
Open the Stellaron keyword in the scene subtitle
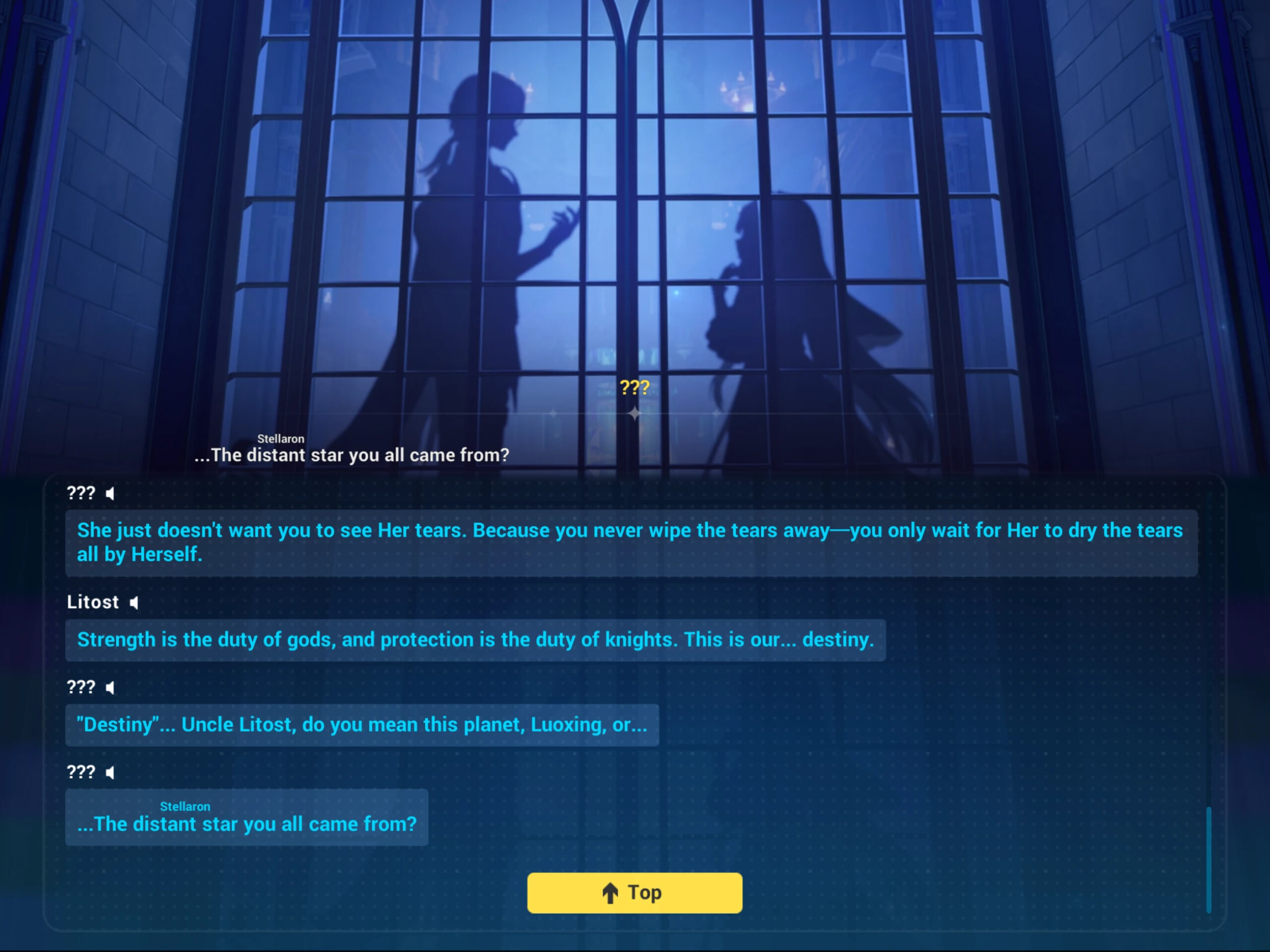point(281,439)
